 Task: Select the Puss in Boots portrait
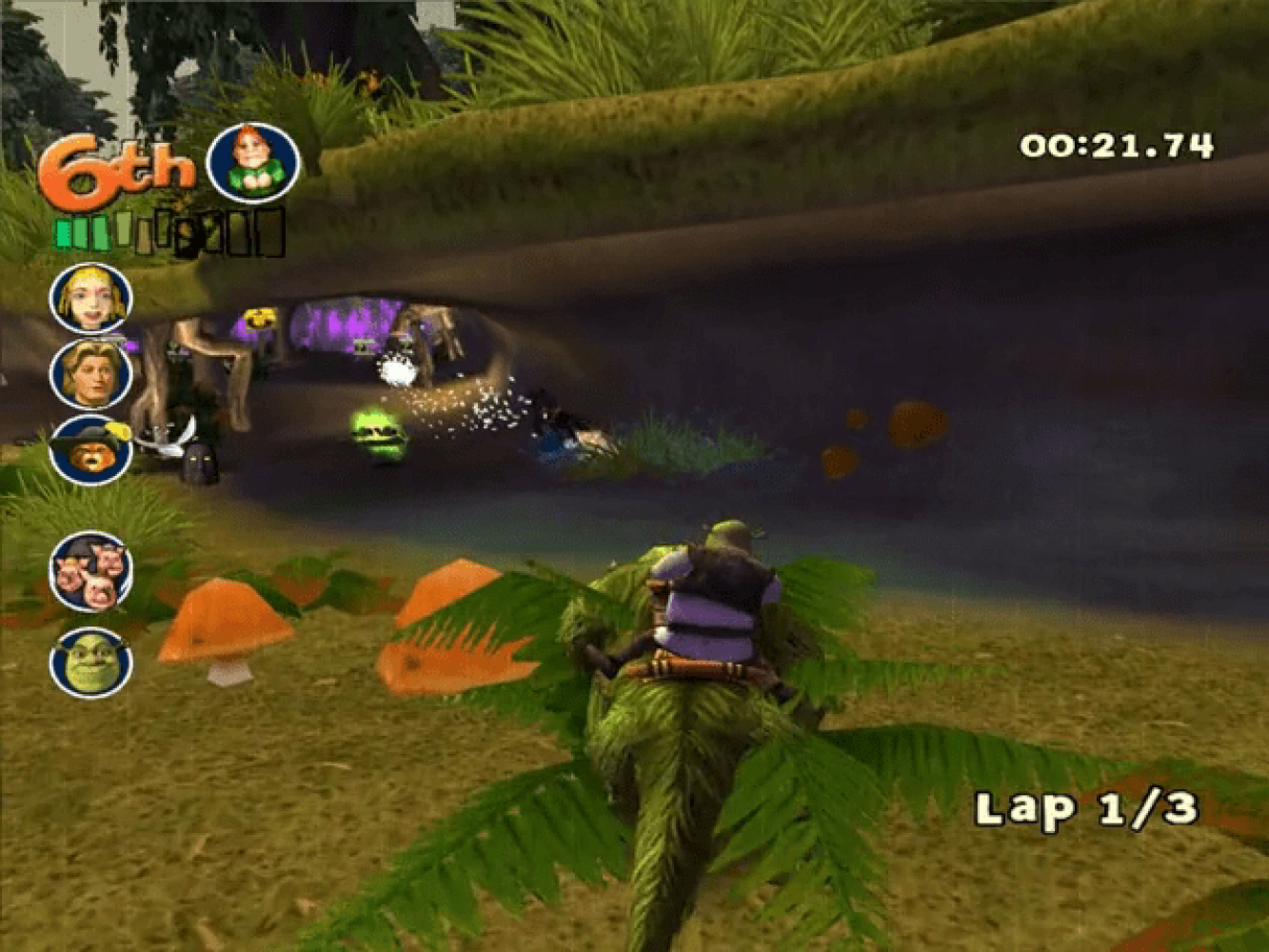pos(91,450)
